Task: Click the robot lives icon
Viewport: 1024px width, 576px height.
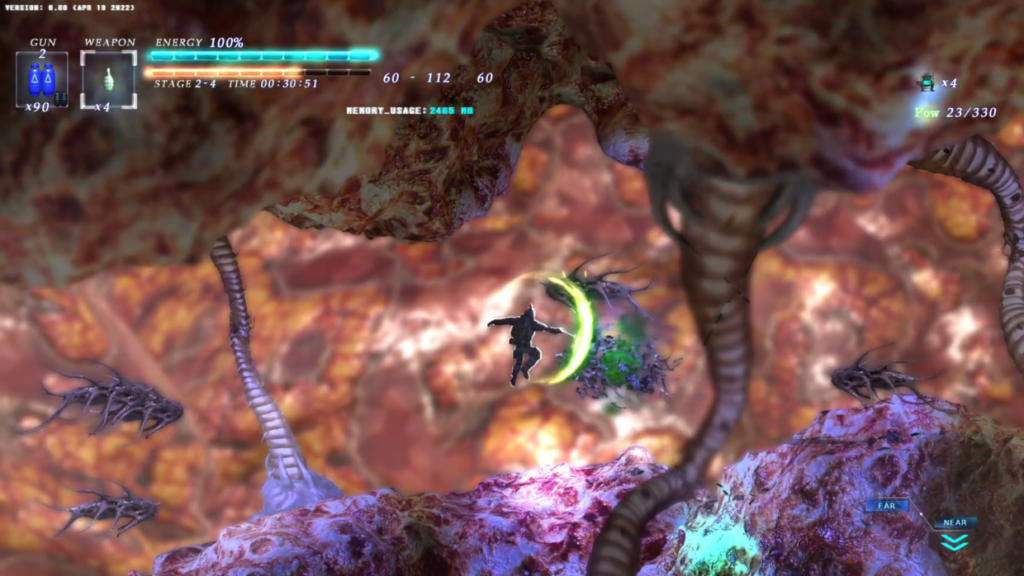Action: [926, 83]
